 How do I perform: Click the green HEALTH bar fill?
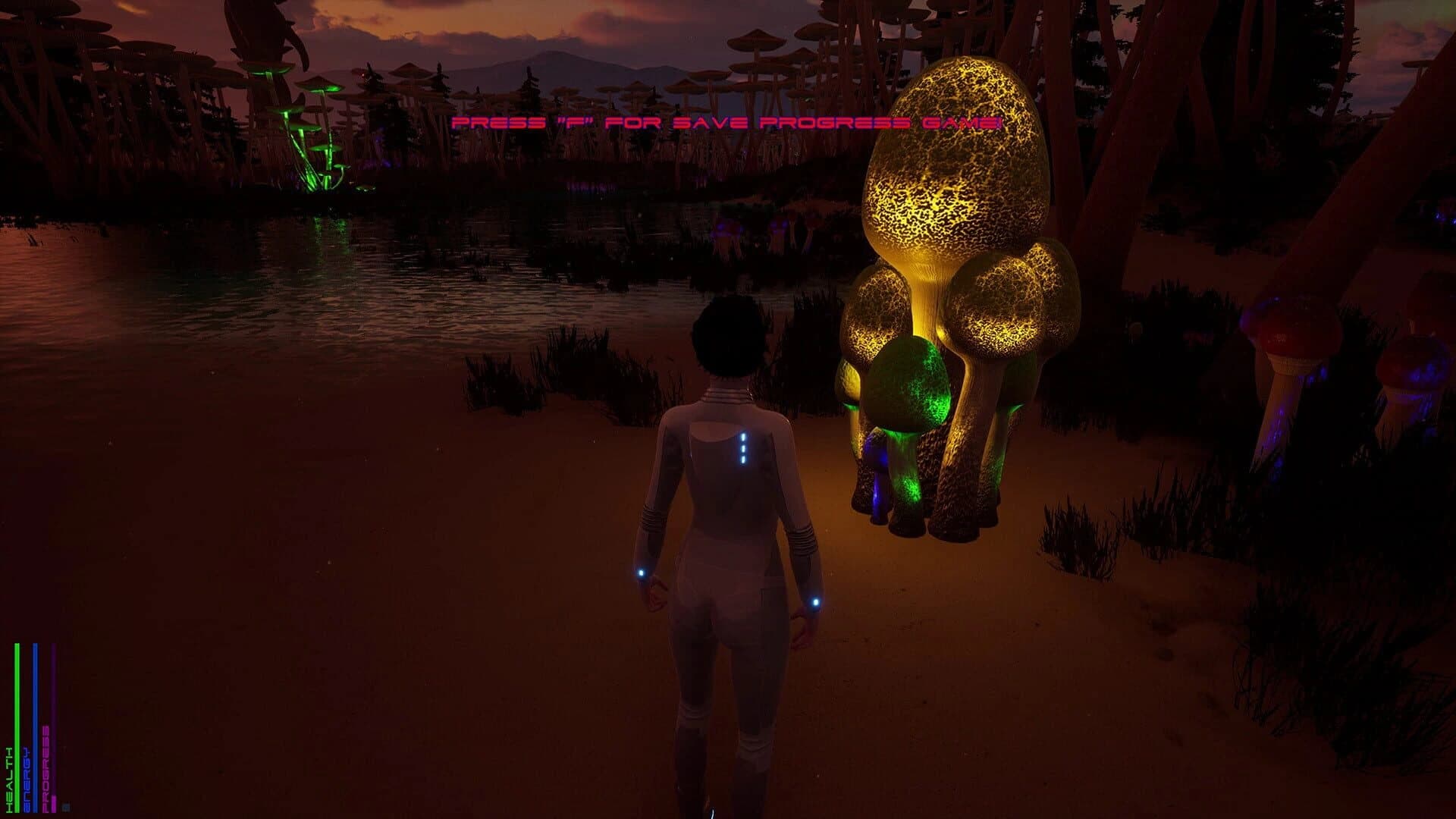[x=17, y=720]
